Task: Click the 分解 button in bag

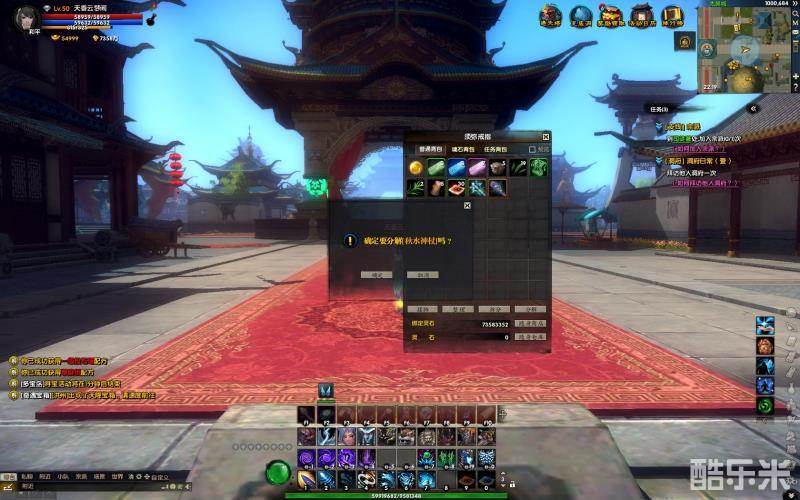Action: tap(531, 310)
